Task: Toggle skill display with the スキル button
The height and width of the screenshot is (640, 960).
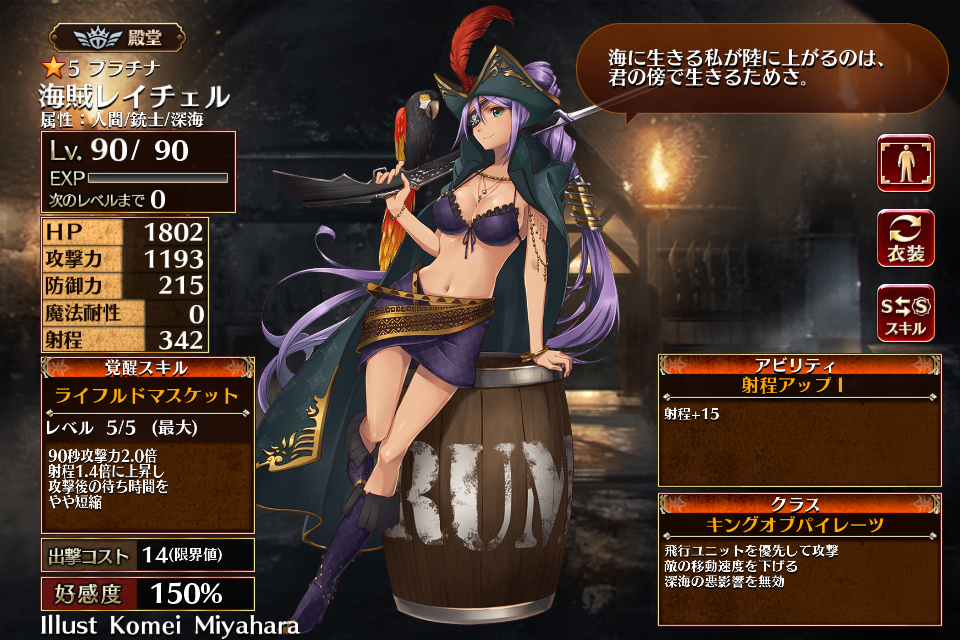Action: (x=905, y=313)
